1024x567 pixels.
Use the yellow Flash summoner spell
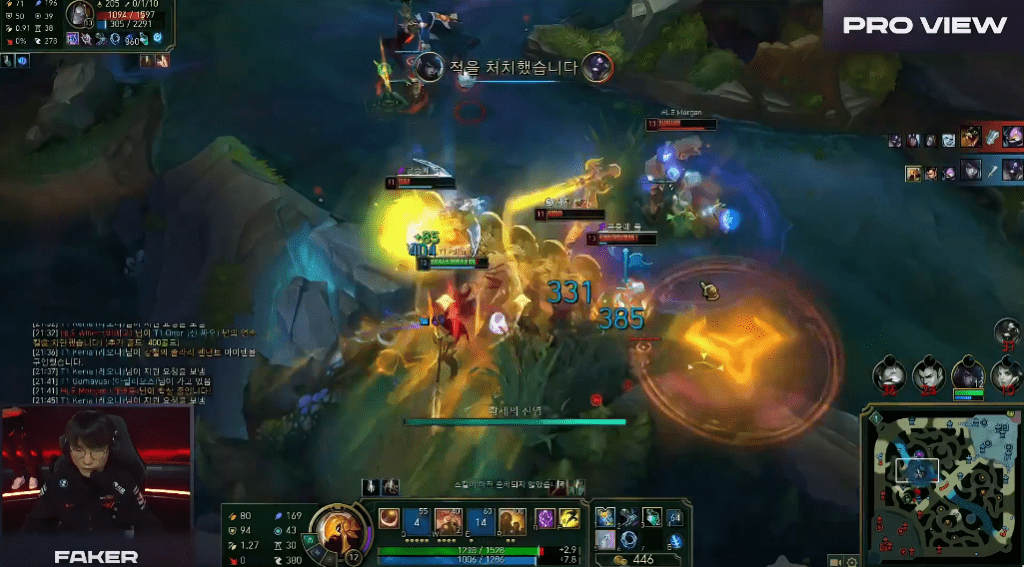[569, 519]
